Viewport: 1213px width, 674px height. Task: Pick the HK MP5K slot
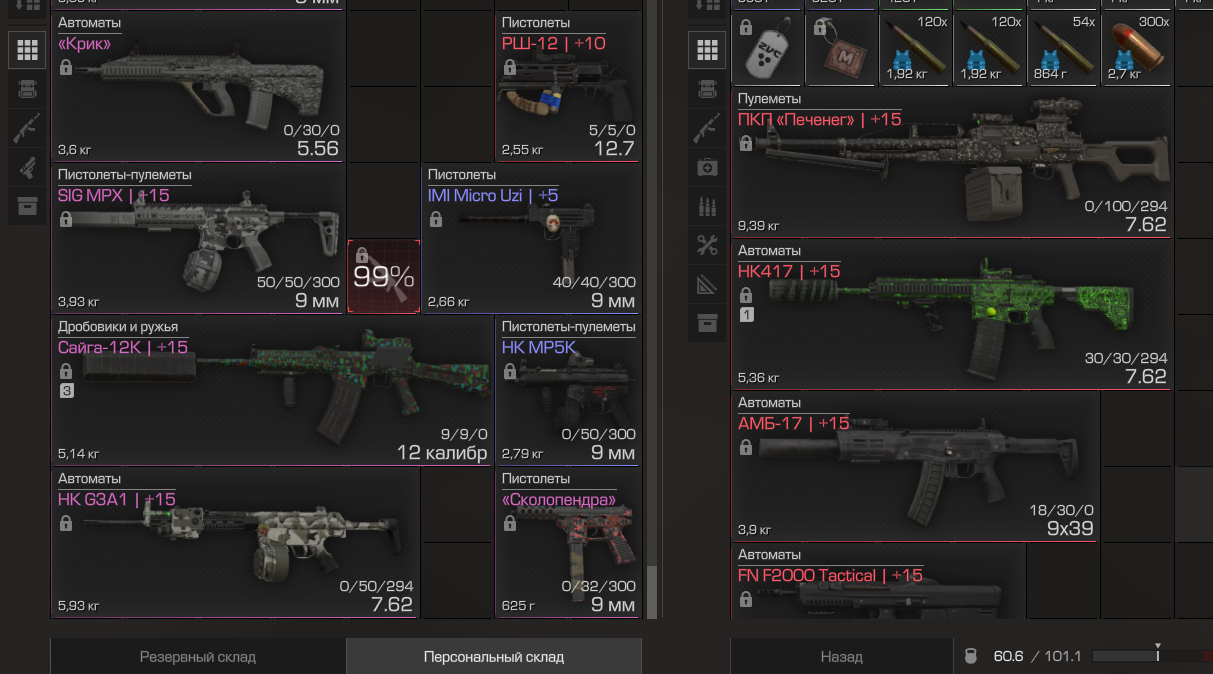click(x=568, y=390)
